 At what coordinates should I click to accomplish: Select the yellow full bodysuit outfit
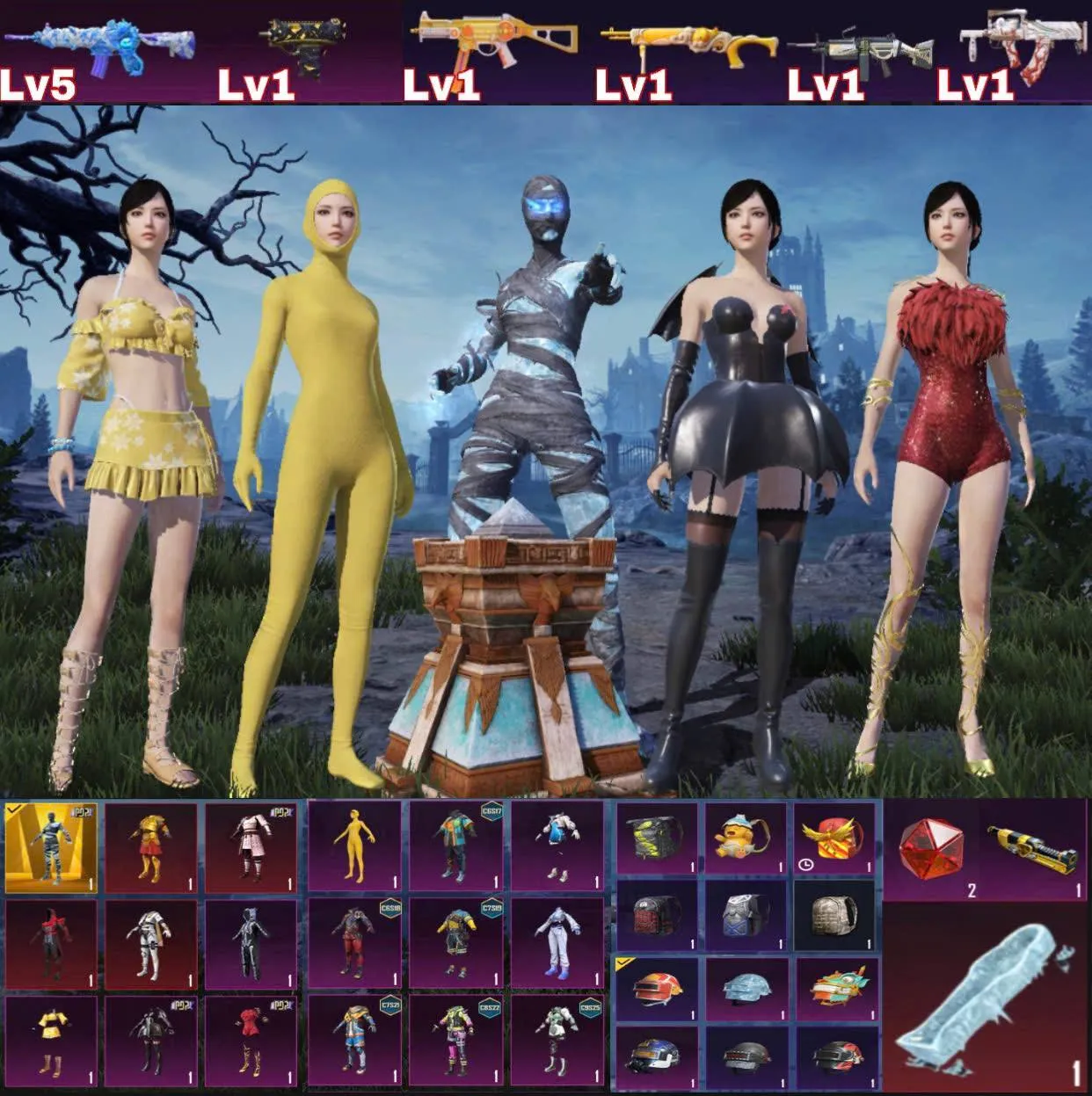354,846
